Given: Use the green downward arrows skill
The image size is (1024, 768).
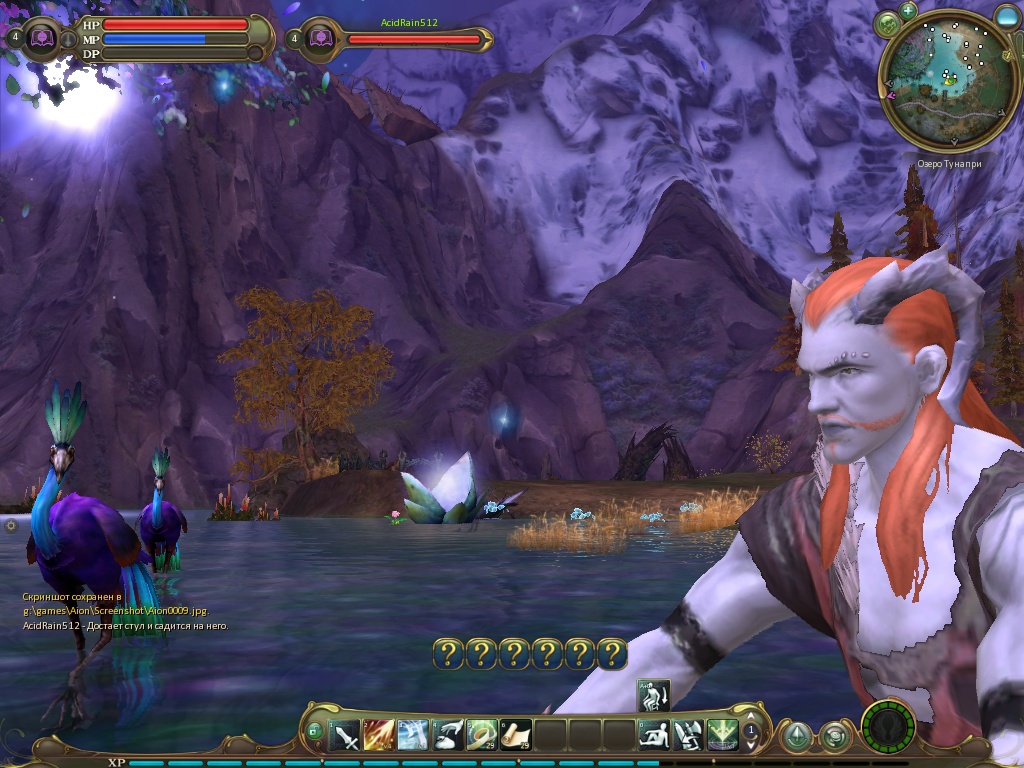Looking at the screenshot, I should [x=722, y=736].
